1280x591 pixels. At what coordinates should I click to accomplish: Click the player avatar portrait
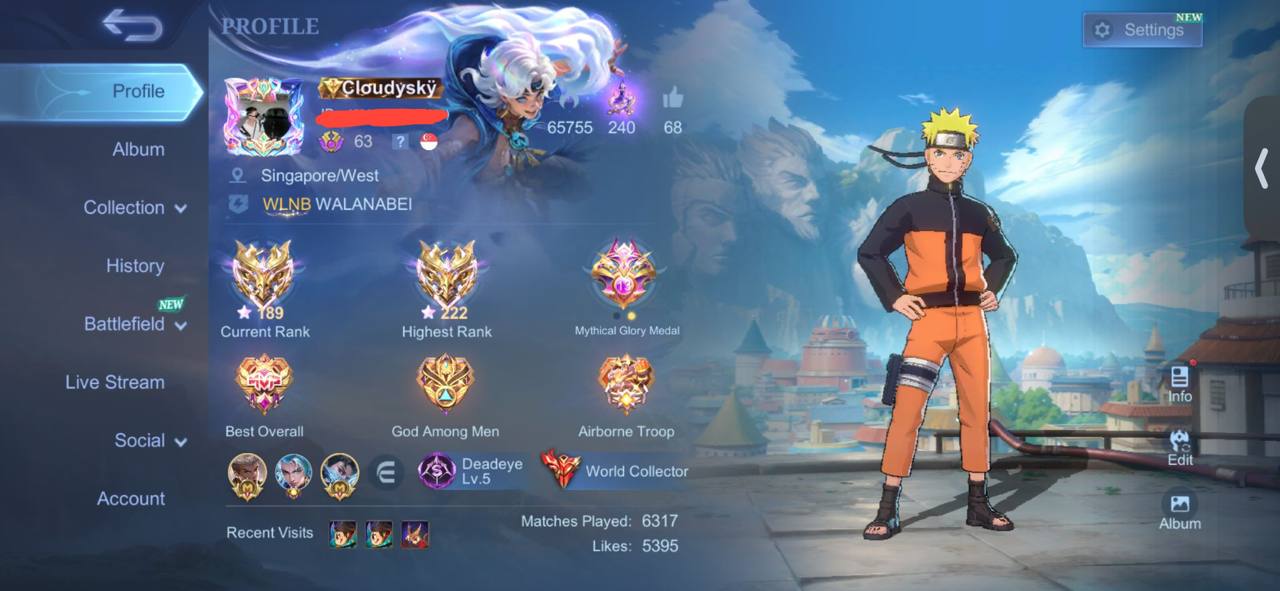263,116
